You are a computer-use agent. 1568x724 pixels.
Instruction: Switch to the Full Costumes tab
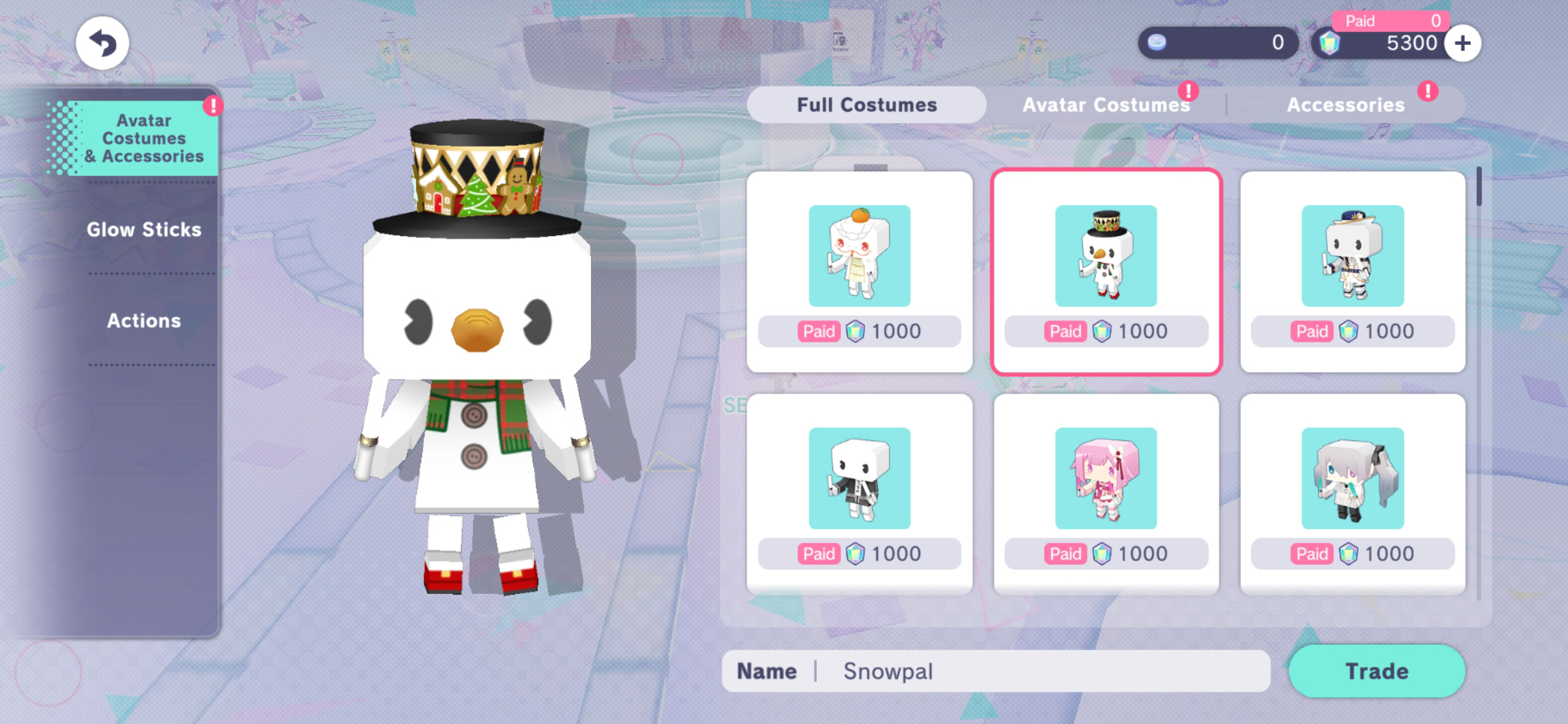point(866,105)
